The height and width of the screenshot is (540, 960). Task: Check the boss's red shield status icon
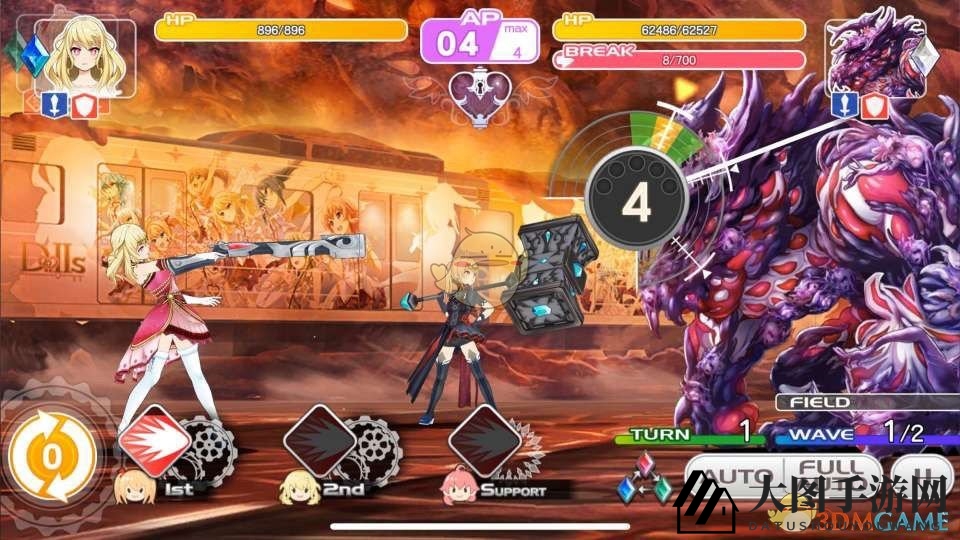875,104
